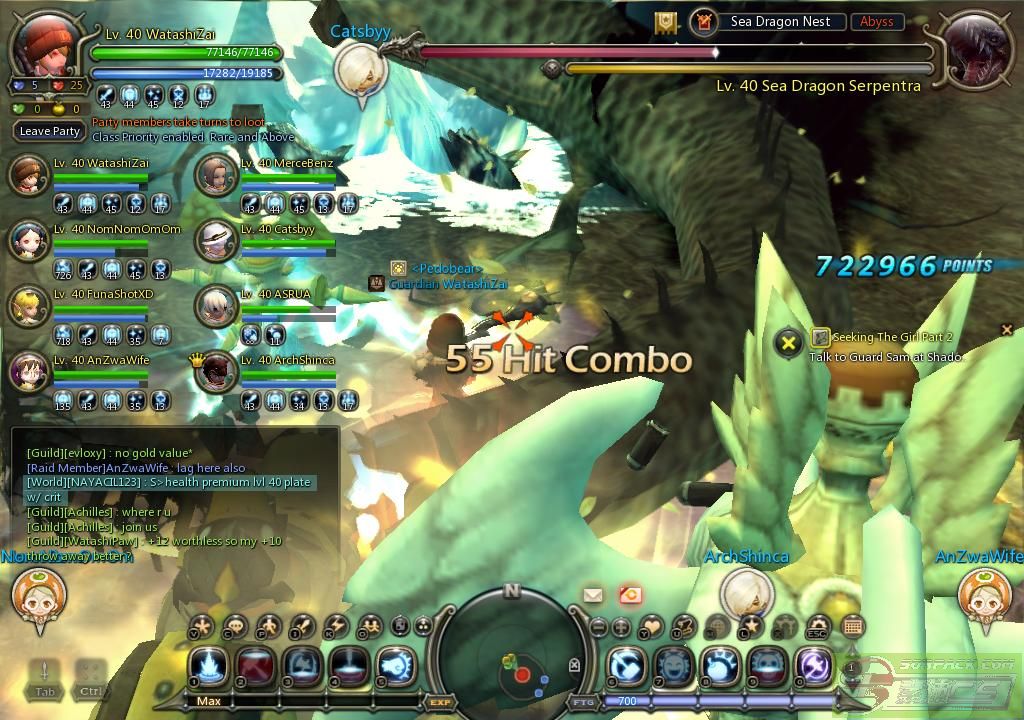Select party member FunaShotXD's portrait

pos(28,306)
